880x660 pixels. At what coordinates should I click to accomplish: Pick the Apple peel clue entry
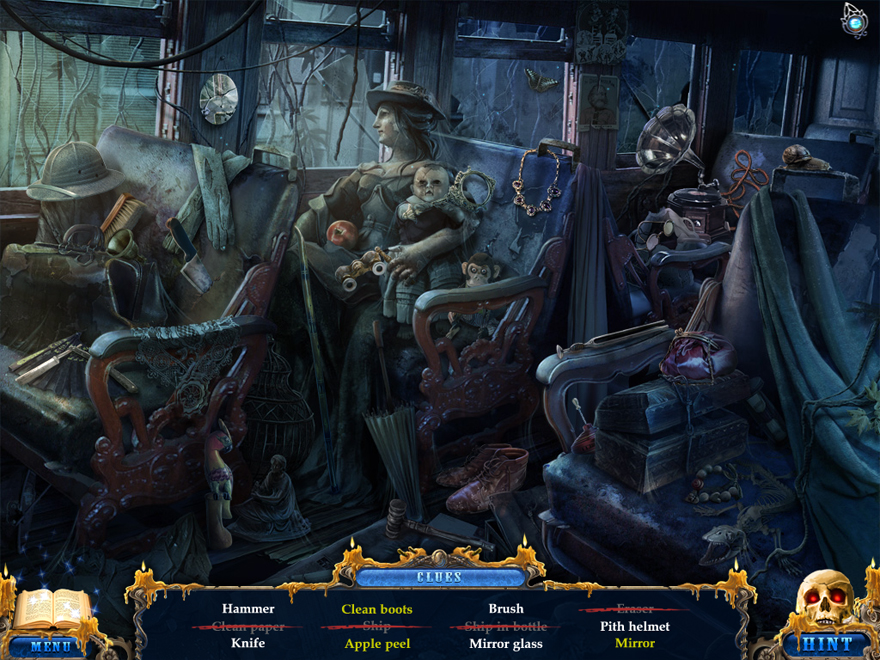(x=377, y=644)
